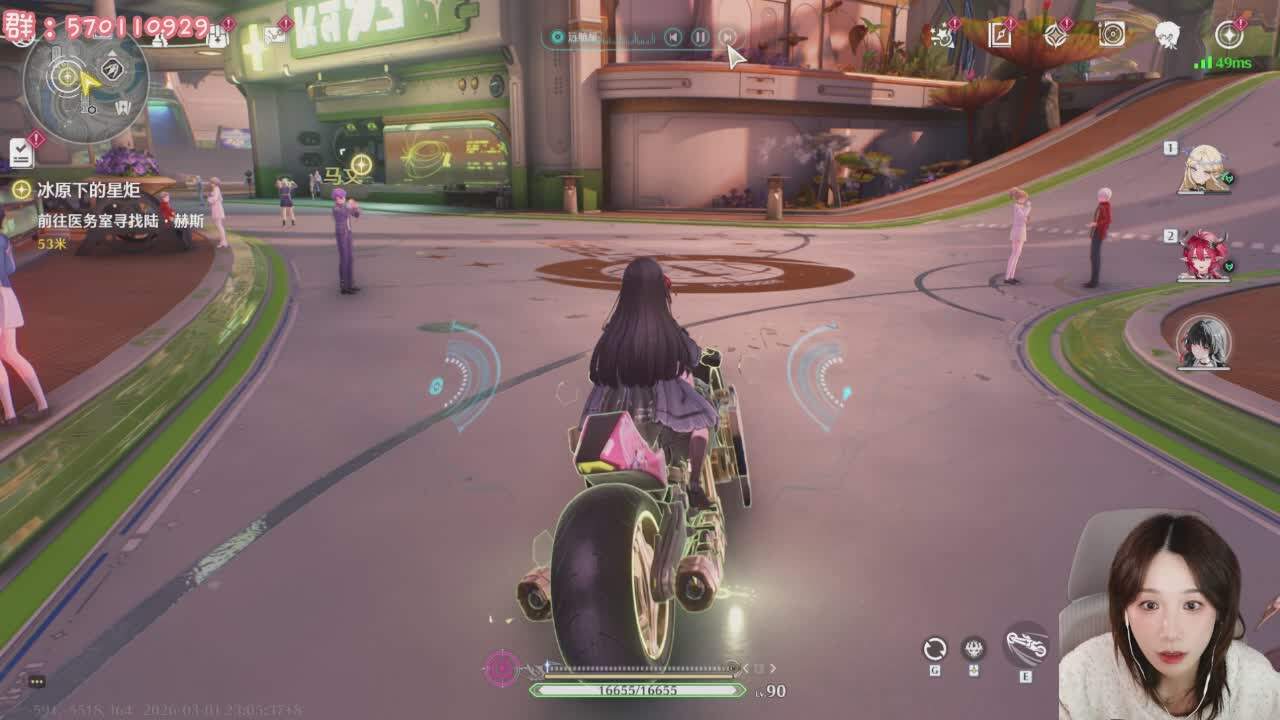The image size is (1280, 720).
Task: Activate the squad skill emblem icon
Action: [x=973, y=647]
